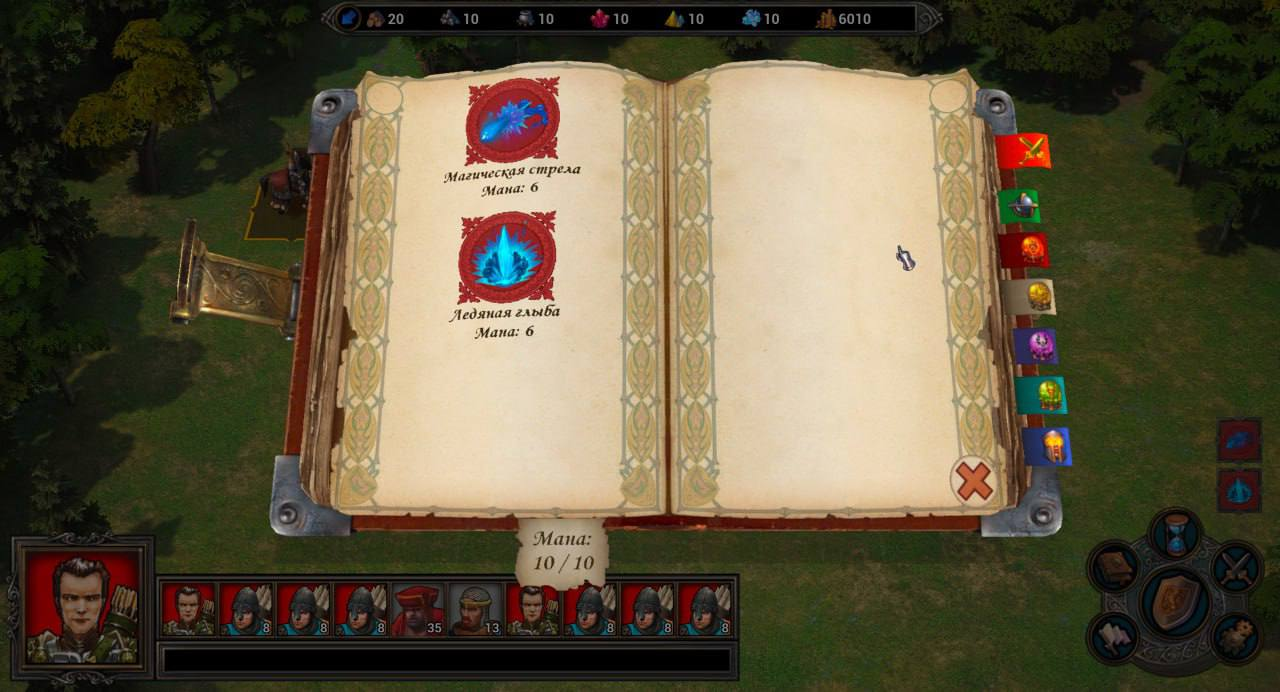Screen dimensions: 1280x692
Task: Switch to the red flame orb tab
Action: [x=1027, y=250]
